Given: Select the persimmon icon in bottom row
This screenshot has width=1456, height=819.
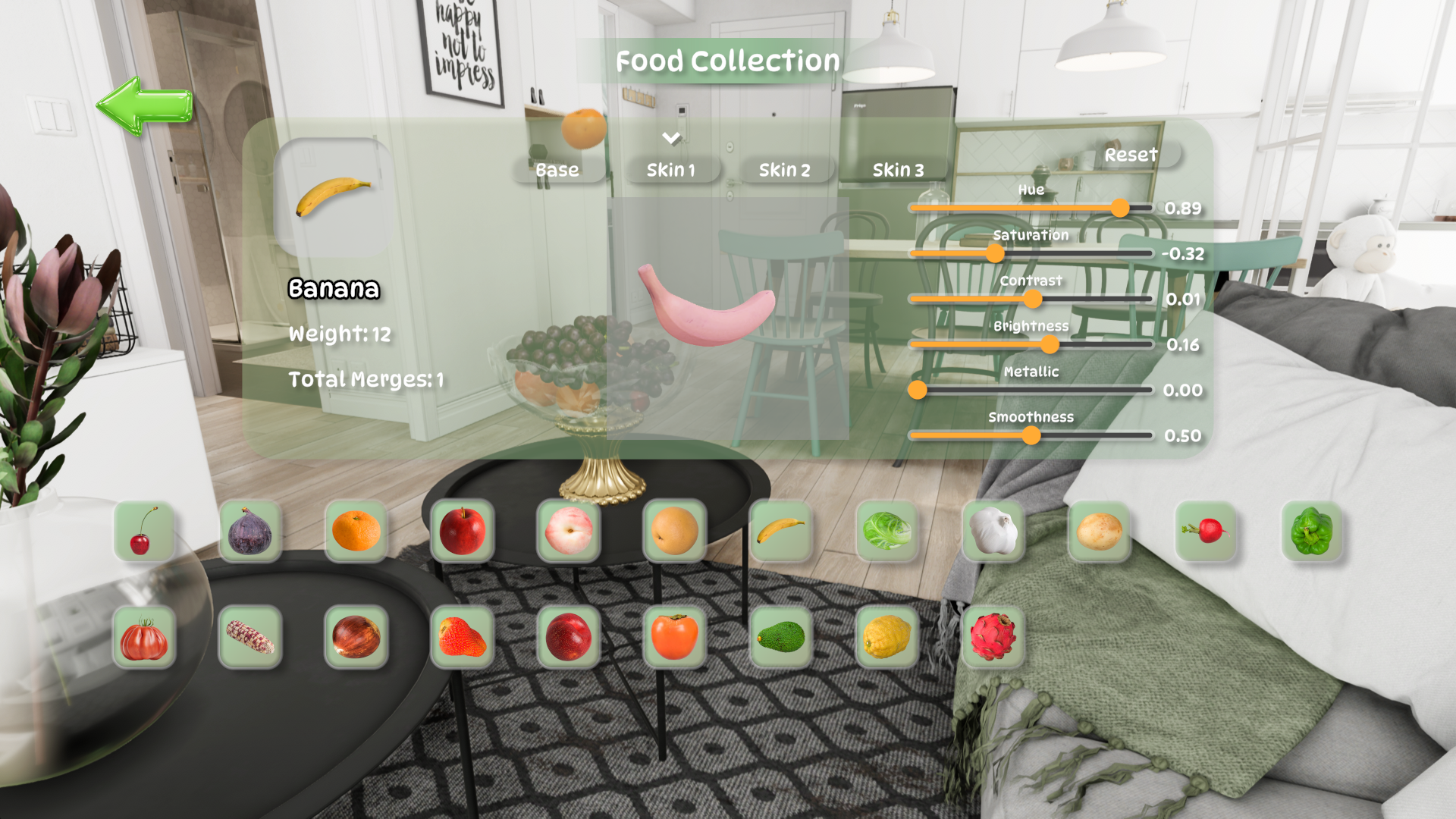Looking at the screenshot, I should tap(674, 637).
